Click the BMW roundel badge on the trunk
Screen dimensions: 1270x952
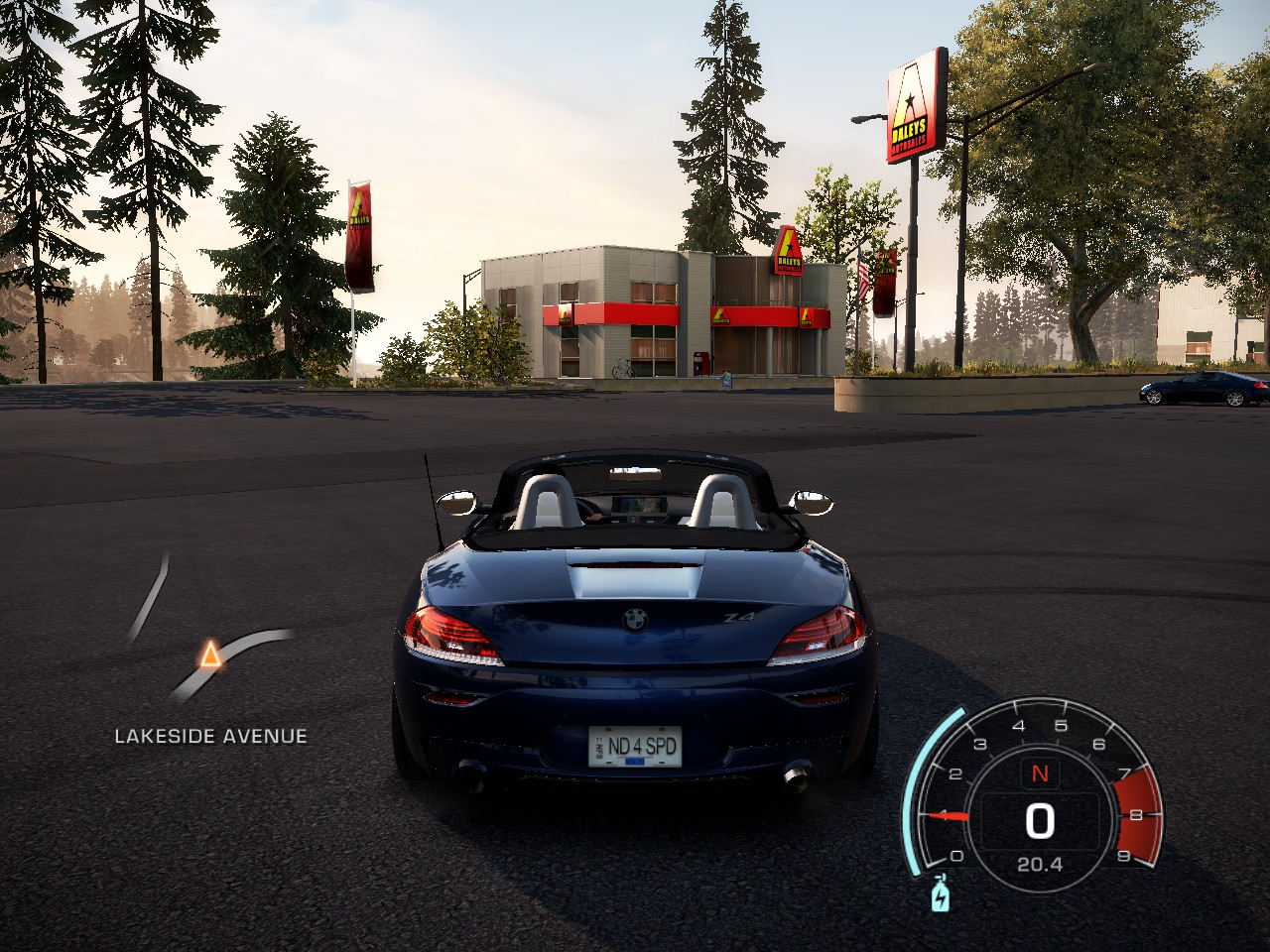pos(636,620)
